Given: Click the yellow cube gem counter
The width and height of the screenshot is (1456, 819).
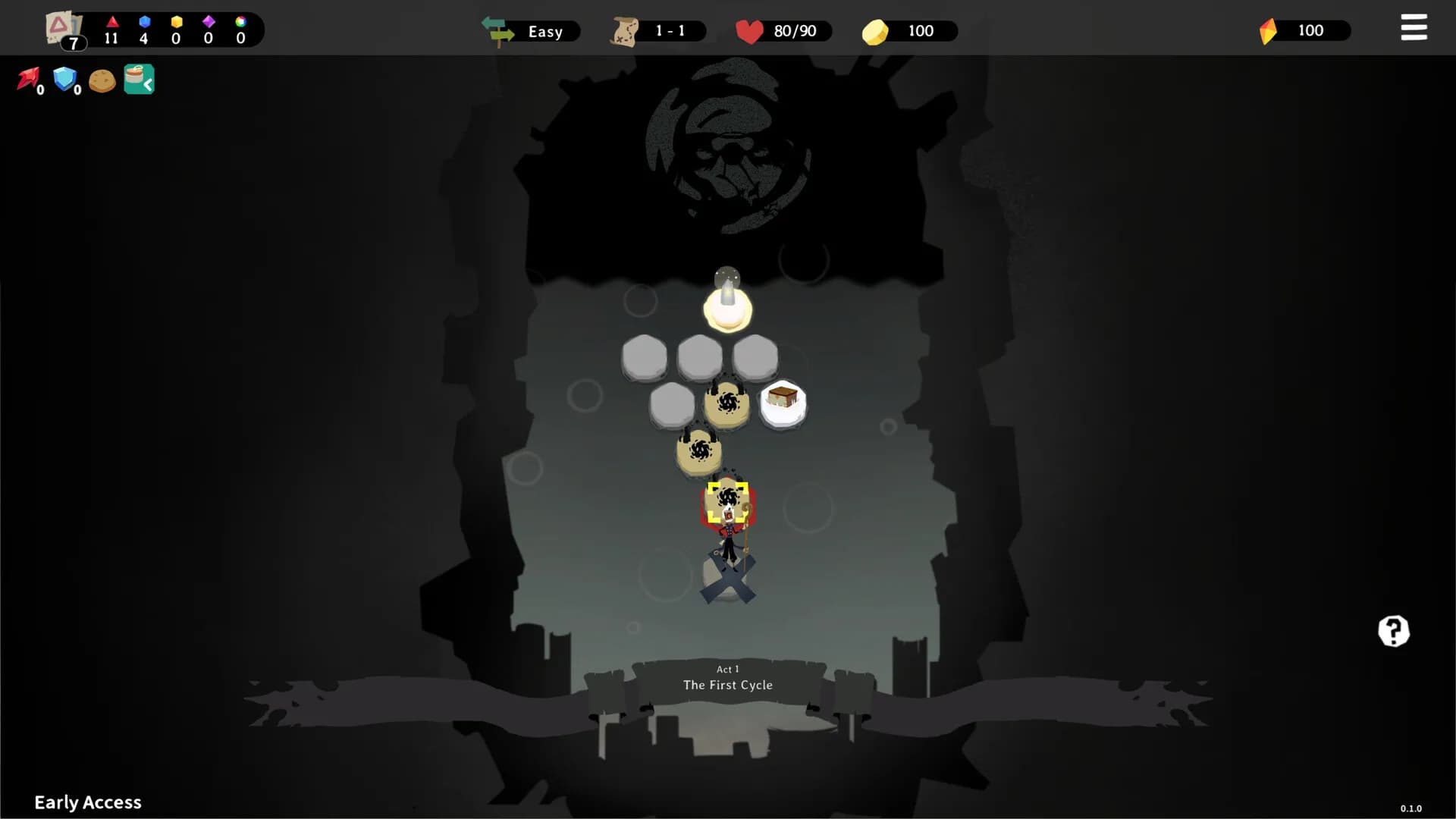Looking at the screenshot, I should point(176,29).
